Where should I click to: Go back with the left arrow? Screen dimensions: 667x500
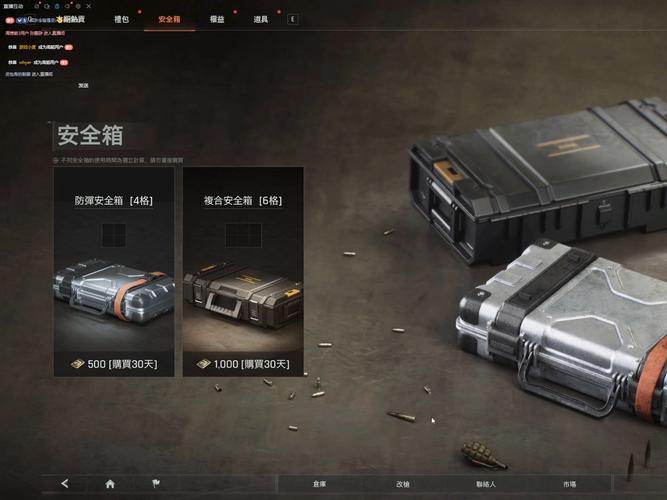(65, 484)
